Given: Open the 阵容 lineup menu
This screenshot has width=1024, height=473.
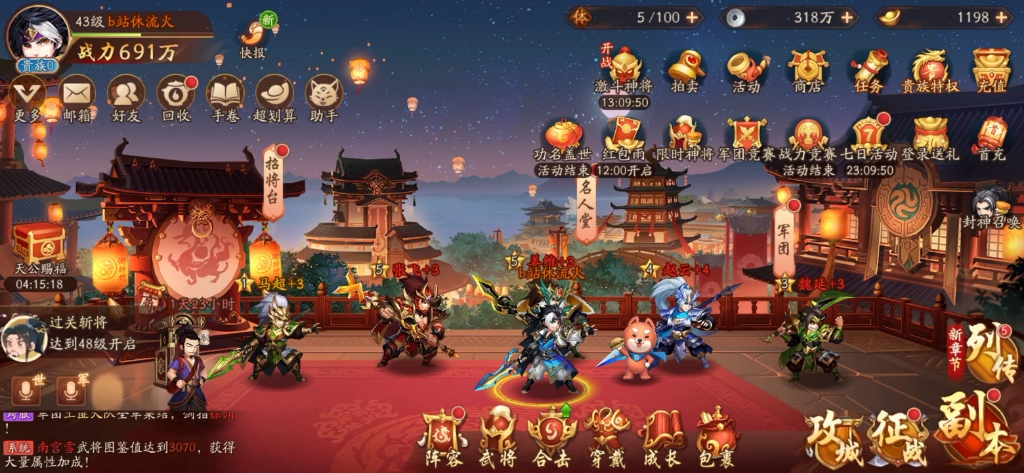Looking at the screenshot, I should click(x=441, y=435).
